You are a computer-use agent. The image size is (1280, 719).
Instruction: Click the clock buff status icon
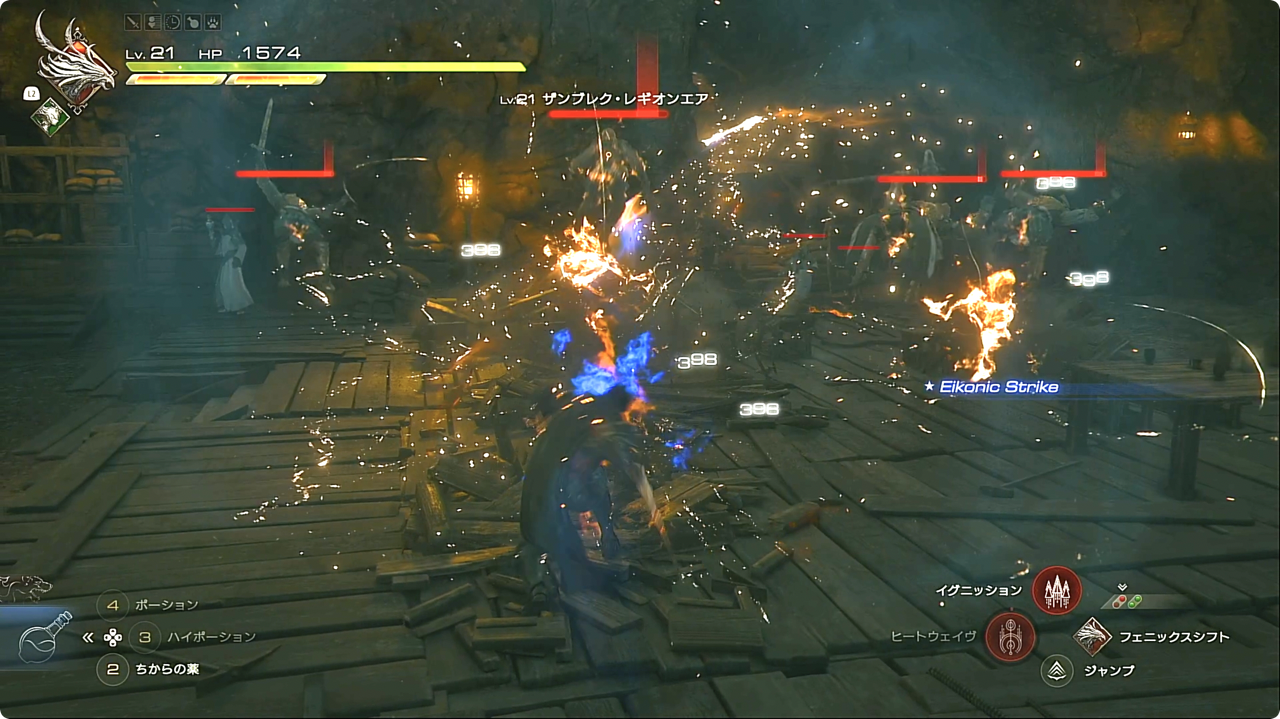click(x=173, y=21)
